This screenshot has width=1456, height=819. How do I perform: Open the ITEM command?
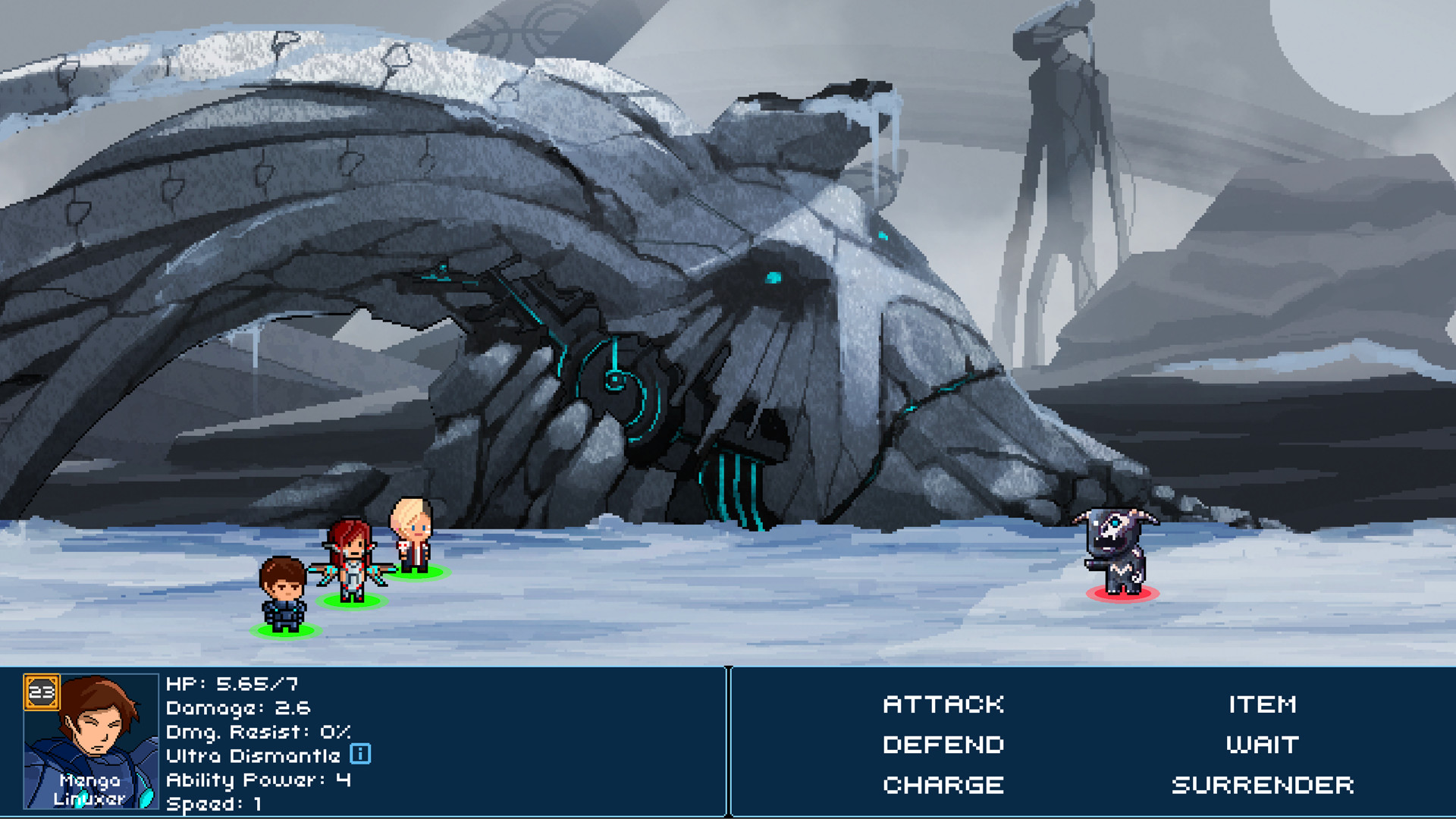[1263, 704]
